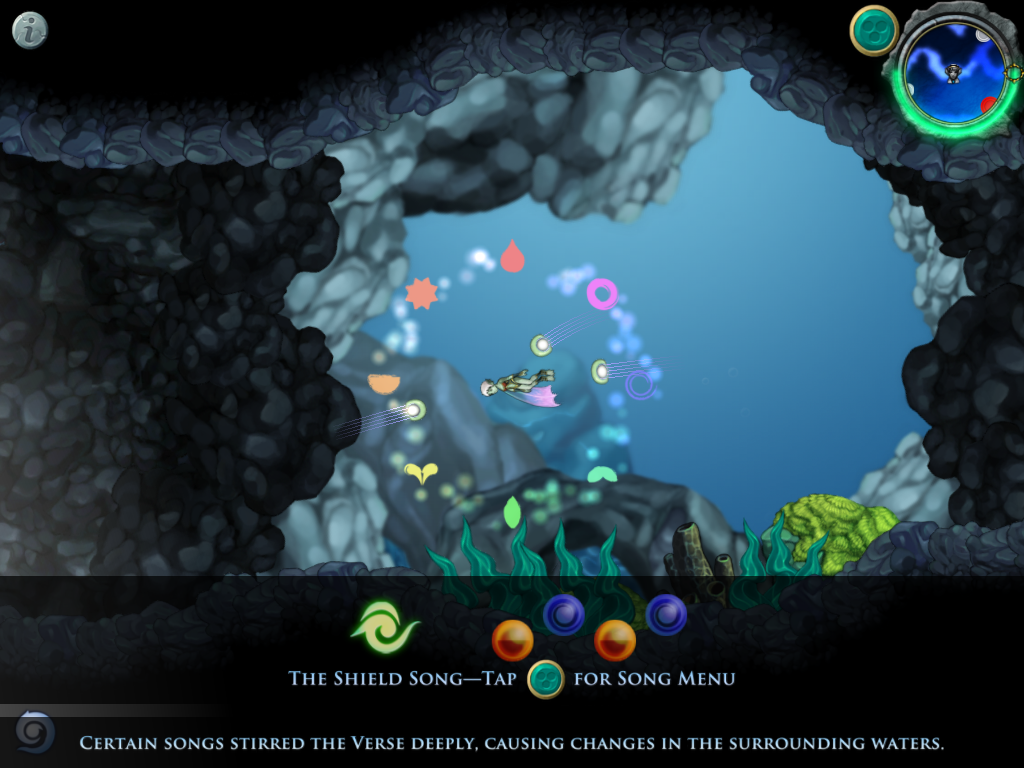Sing the magenta ring note
1024x768 pixels.
(602, 293)
